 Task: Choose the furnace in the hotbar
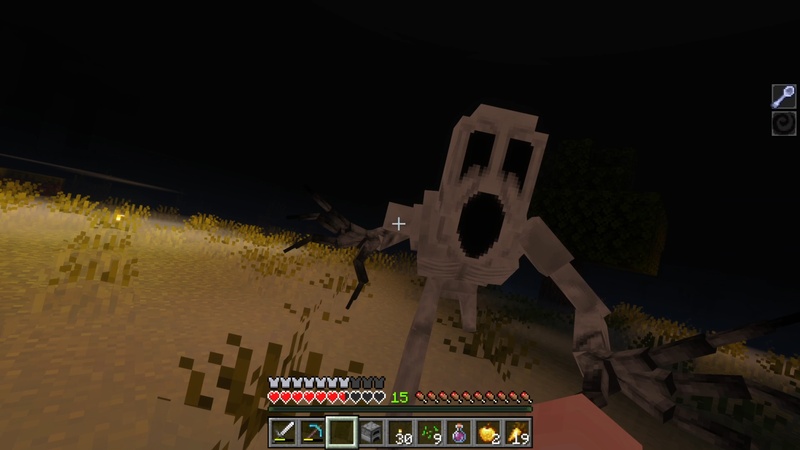click(x=371, y=433)
